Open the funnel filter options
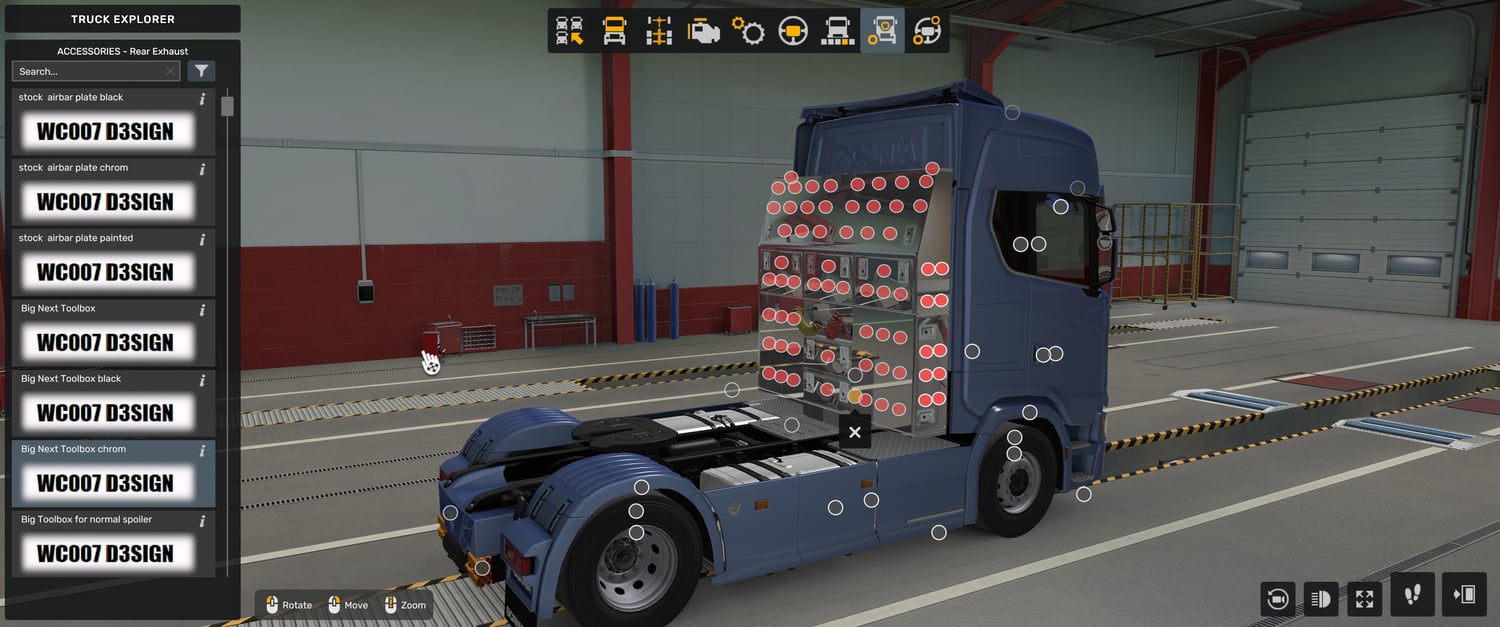Screen dimensions: 1500x627 (x=201, y=71)
